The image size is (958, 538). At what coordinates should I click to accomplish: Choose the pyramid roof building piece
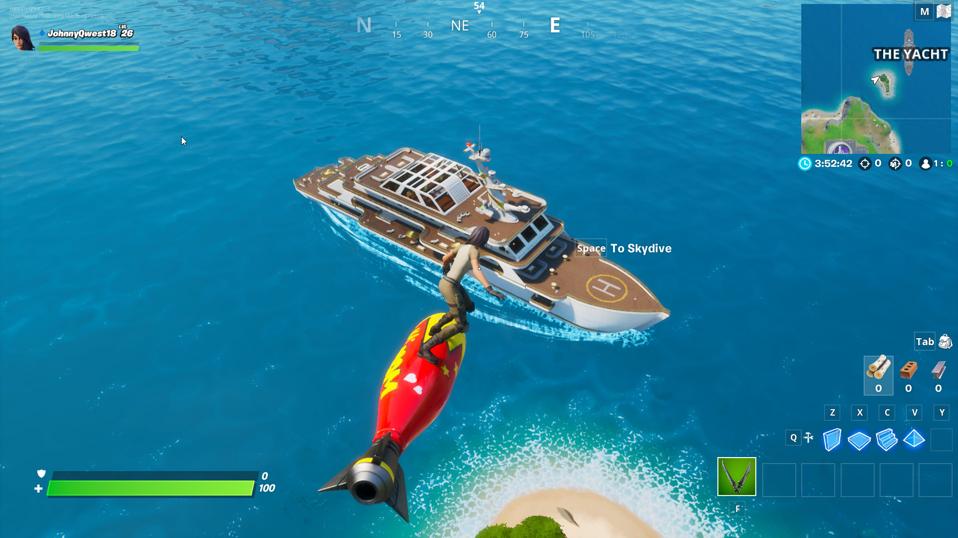click(914, 439)
